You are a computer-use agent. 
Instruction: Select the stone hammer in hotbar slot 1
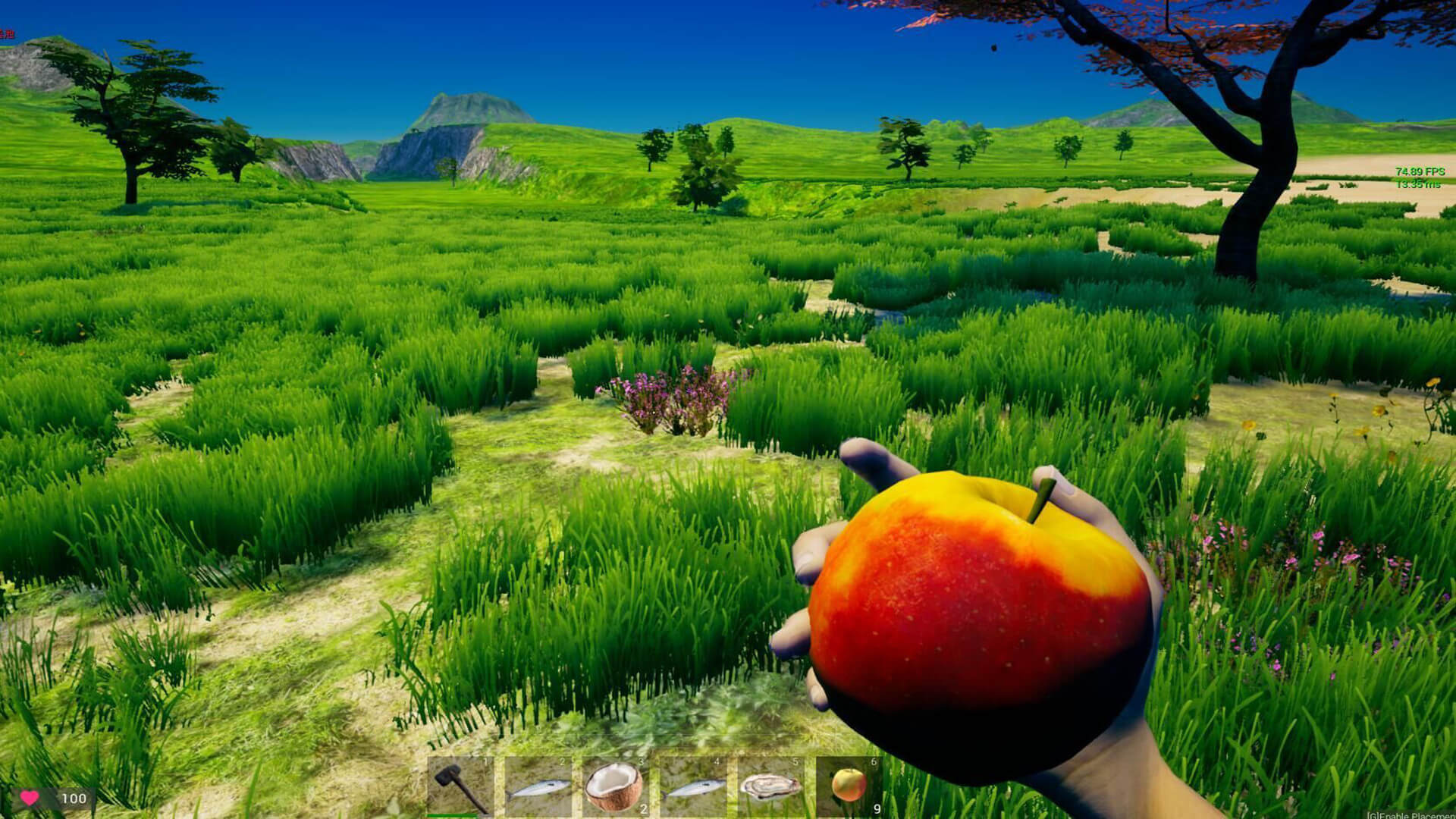[x=460, y=786]
